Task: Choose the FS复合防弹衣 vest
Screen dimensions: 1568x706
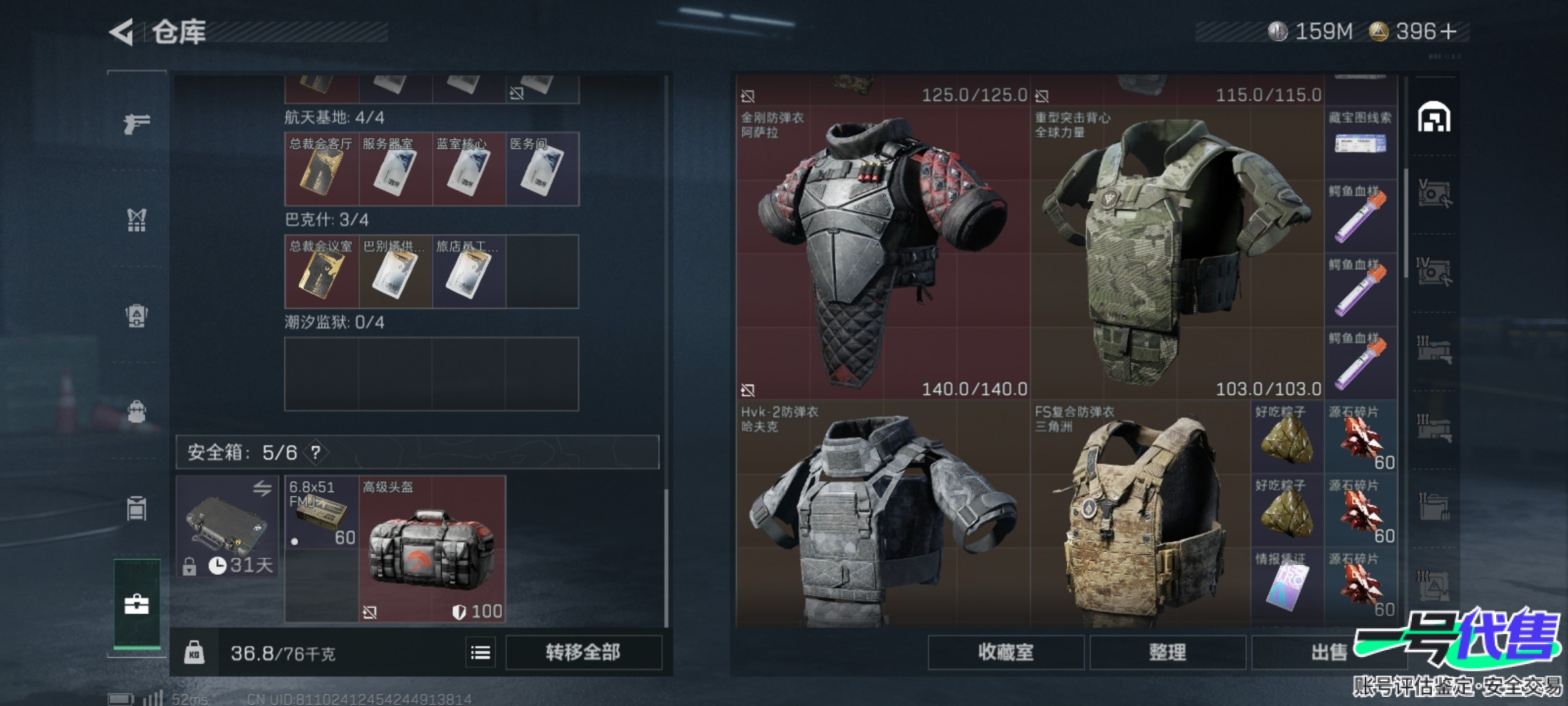Action: (1140, 516)
